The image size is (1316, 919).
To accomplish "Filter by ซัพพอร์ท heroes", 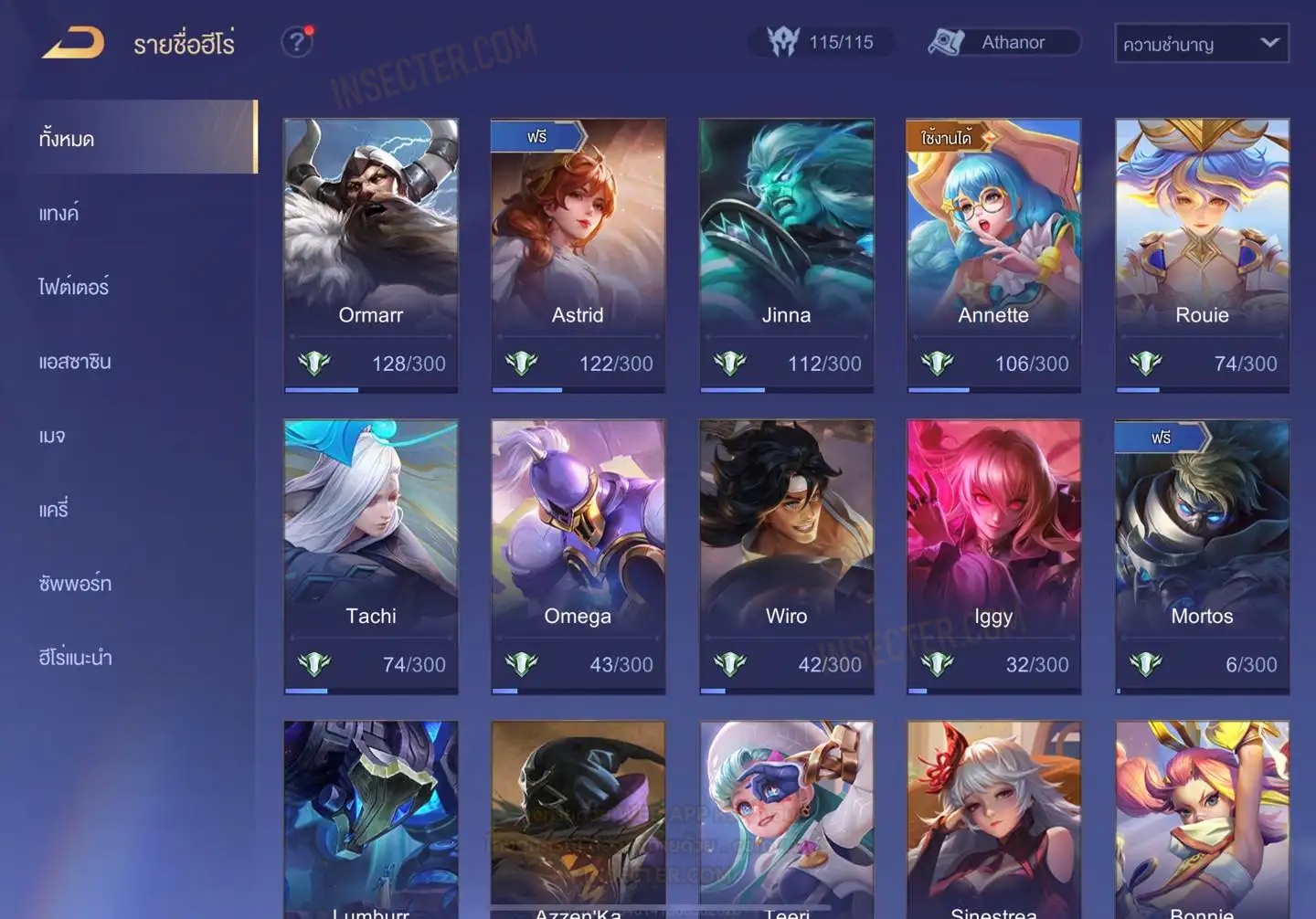I will tap(75, 583).
